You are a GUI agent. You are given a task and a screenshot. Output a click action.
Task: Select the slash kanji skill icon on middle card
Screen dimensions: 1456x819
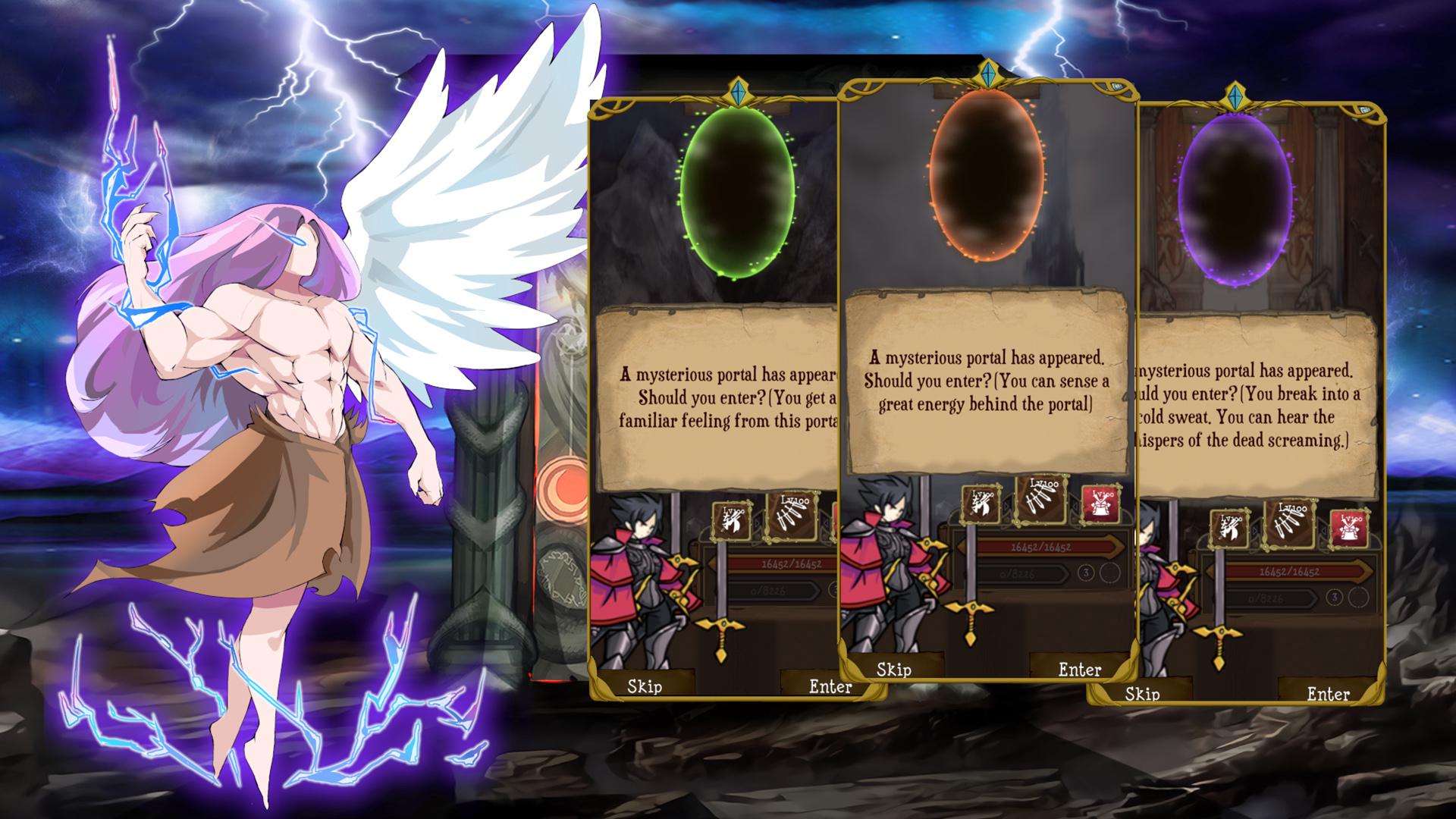click(980, 504)
